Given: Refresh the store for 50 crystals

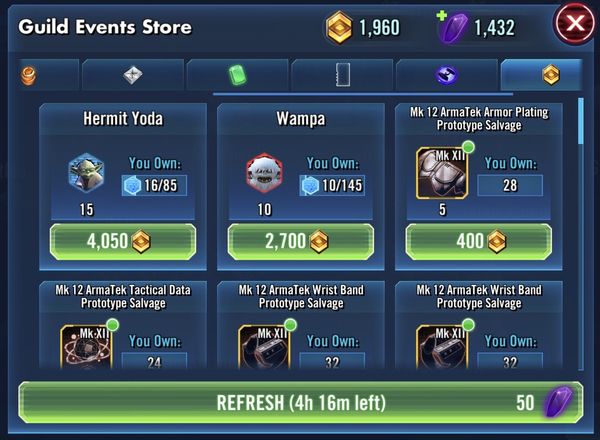Looking at the screenshot, I should click(x=300, y=404).
